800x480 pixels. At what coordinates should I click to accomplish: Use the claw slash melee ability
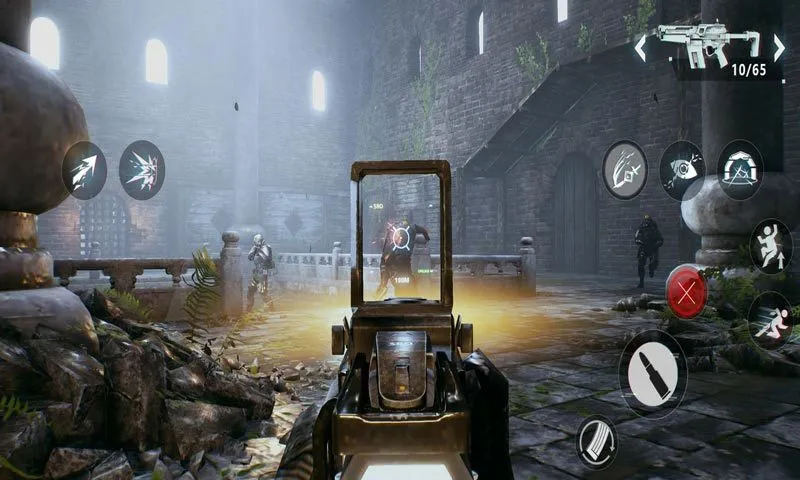[624, 169]
